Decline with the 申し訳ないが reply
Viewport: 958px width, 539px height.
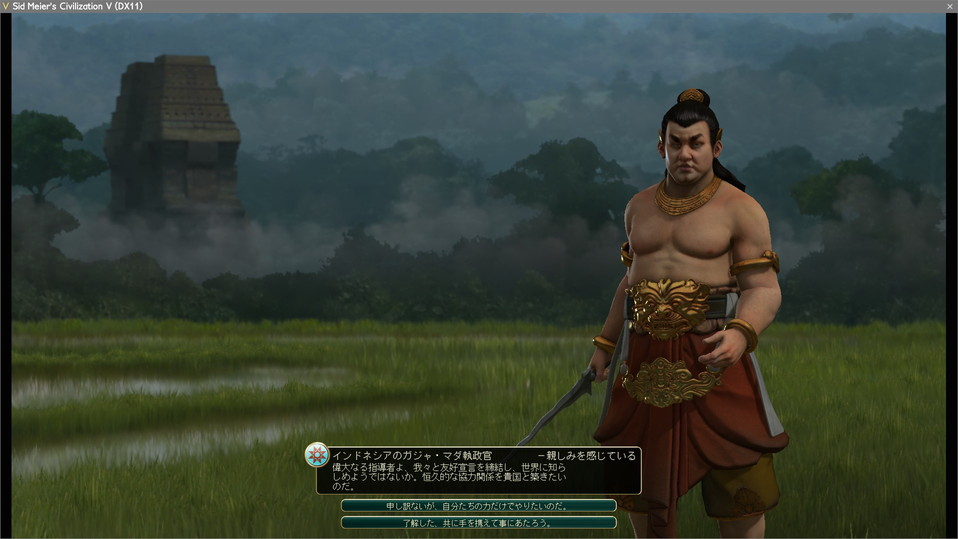478,506
